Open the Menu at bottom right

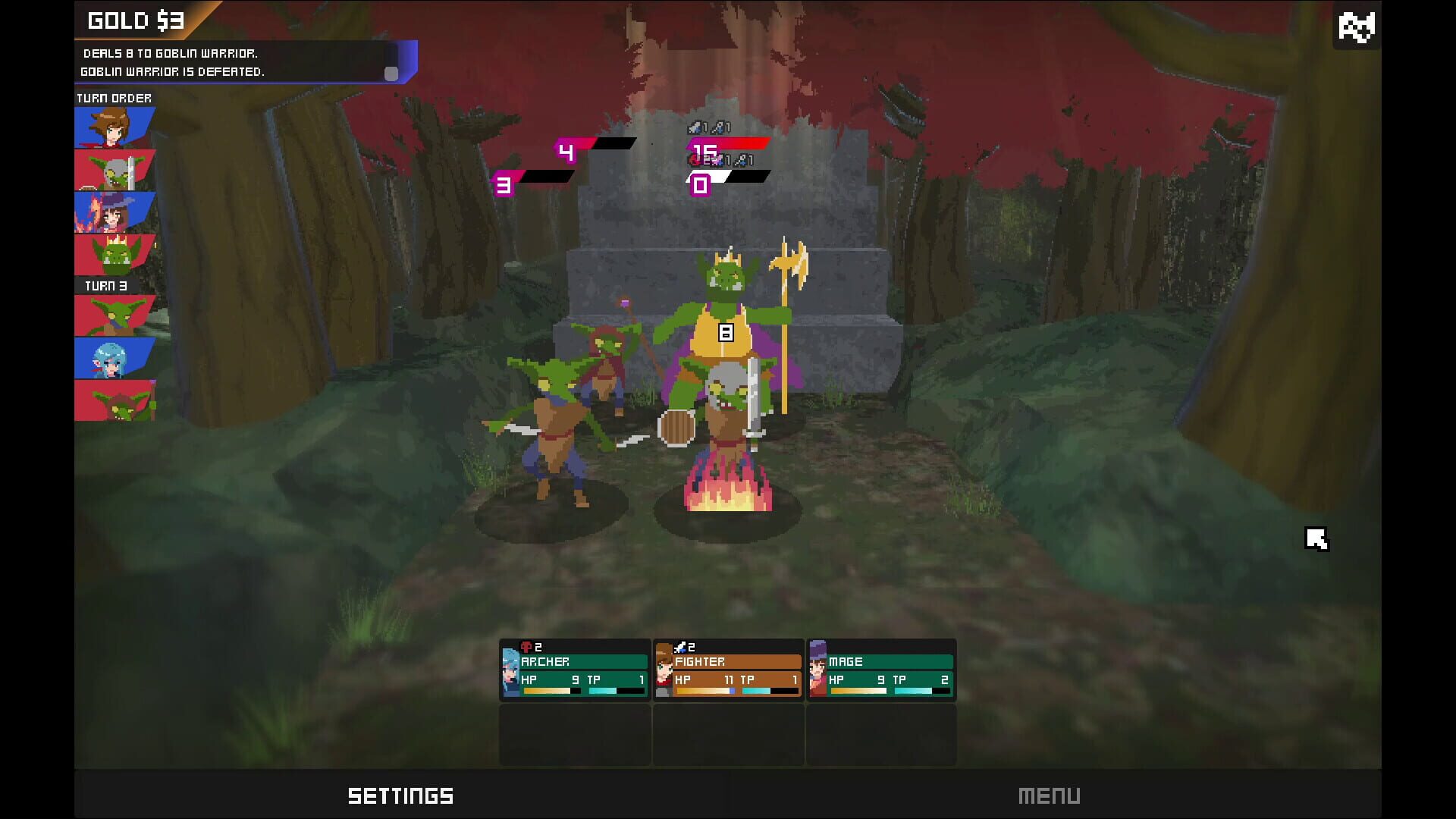point(1050,795)
